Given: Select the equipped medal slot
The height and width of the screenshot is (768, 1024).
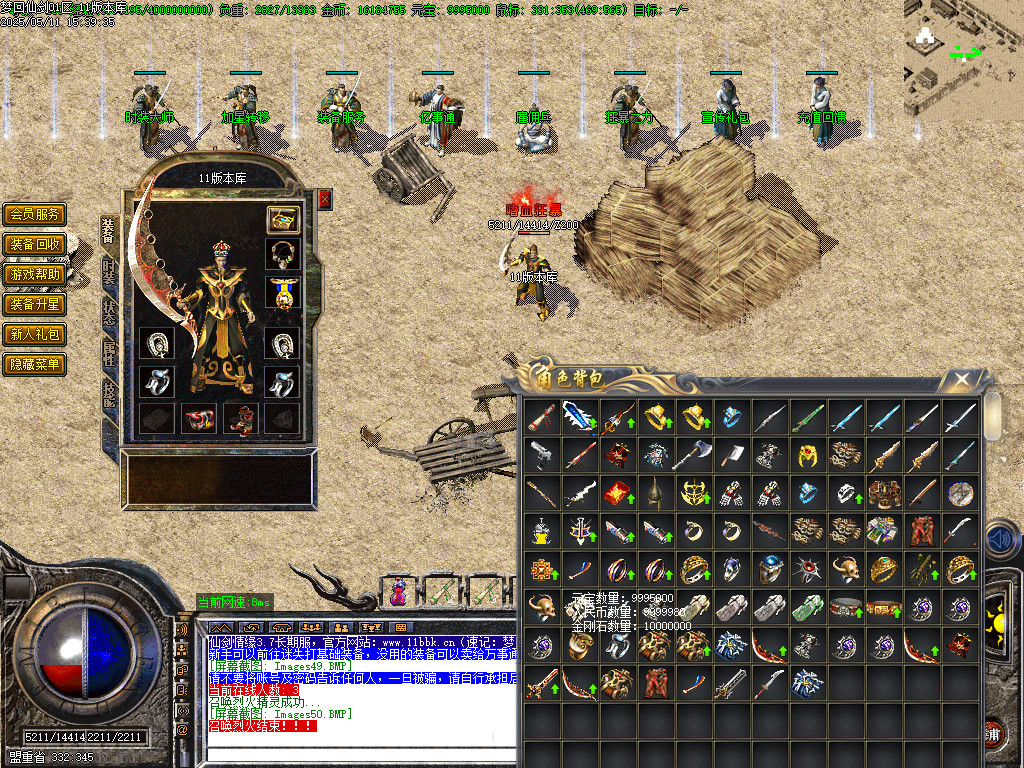Looking at the screenshot, I should [x=283, y=293].
